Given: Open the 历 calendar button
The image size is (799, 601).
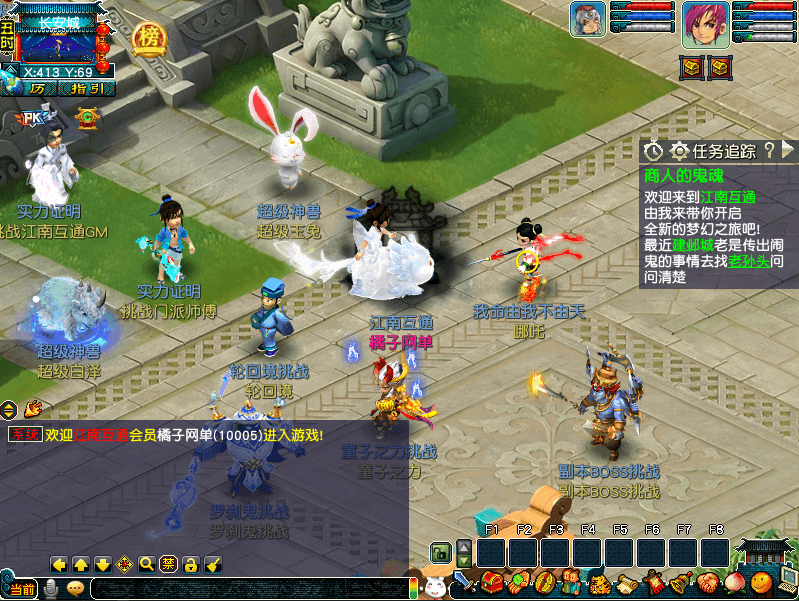Looking at the screenshot, I should click(x=38, y=88).
